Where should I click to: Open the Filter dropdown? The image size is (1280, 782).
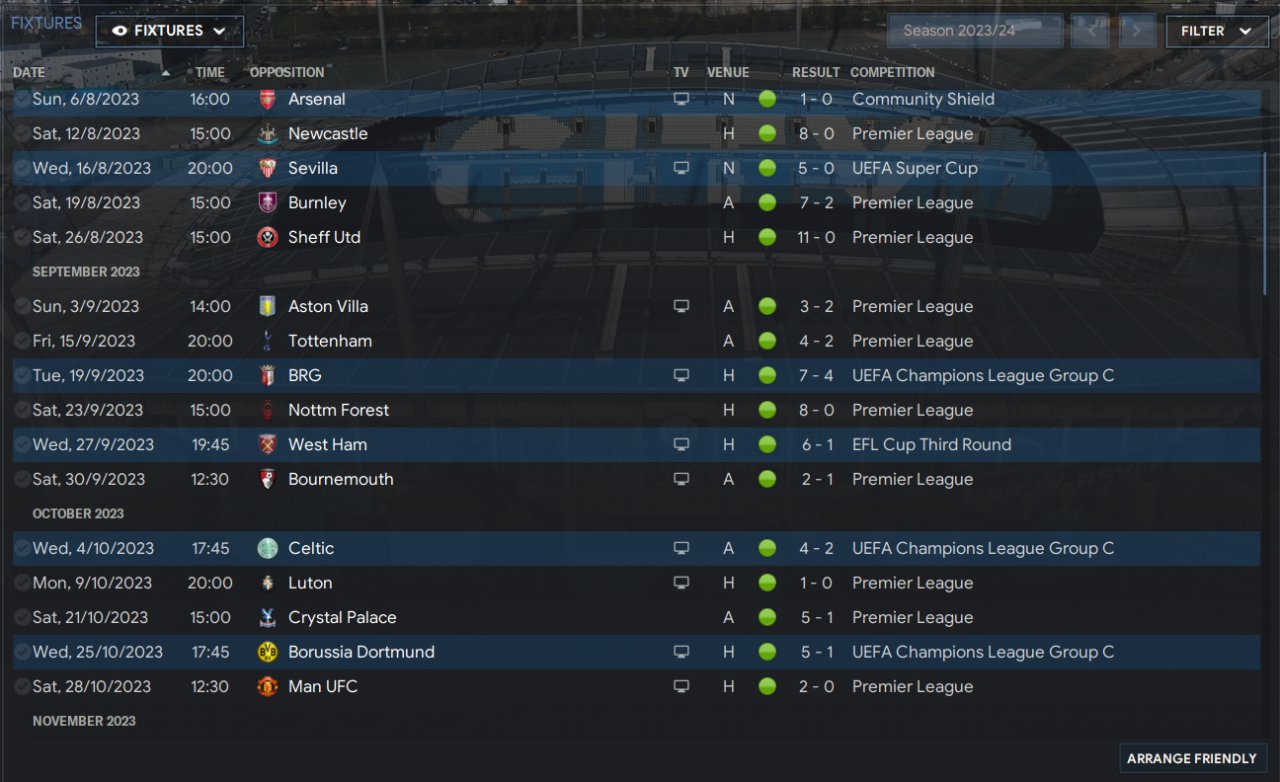pyautogui.click(x=1216, y=31)
